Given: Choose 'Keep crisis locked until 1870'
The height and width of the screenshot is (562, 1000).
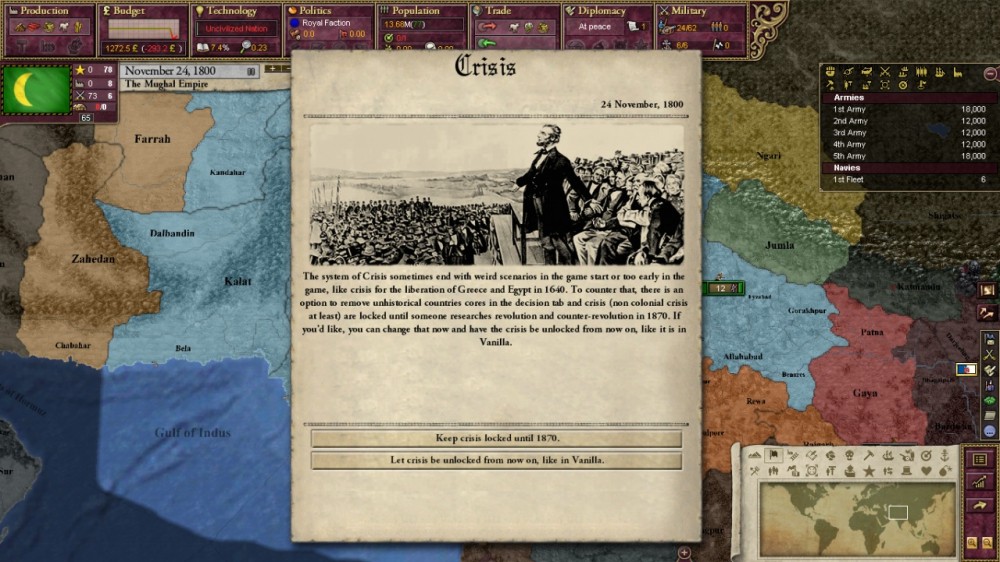Looking at the screenshot, I should click(x=496, y=439).
